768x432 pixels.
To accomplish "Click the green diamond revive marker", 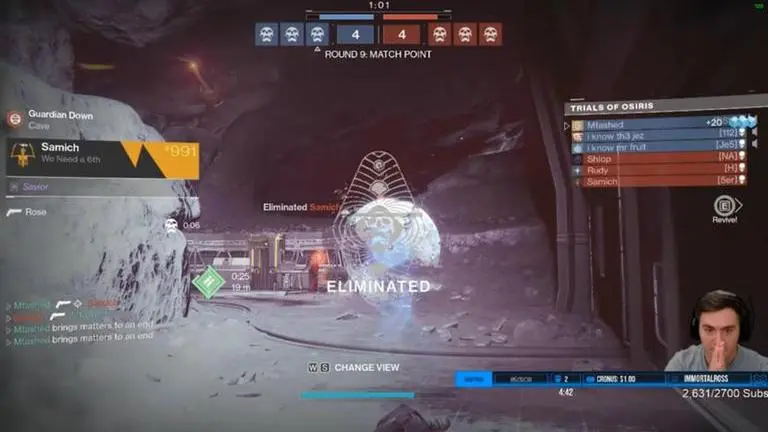I will click(x=209, y=281).
